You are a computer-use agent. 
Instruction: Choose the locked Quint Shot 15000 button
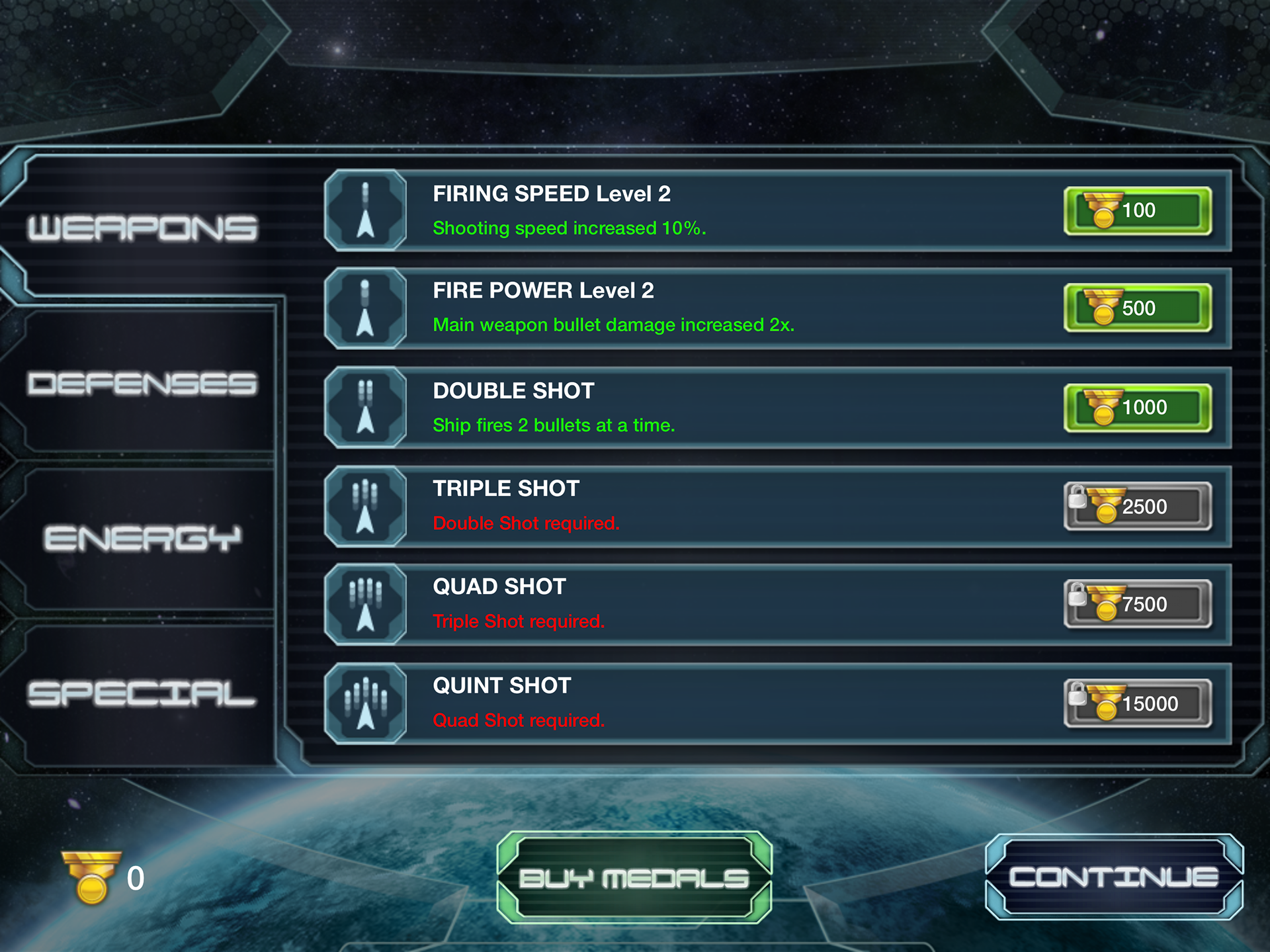(x=1137, y=704)
